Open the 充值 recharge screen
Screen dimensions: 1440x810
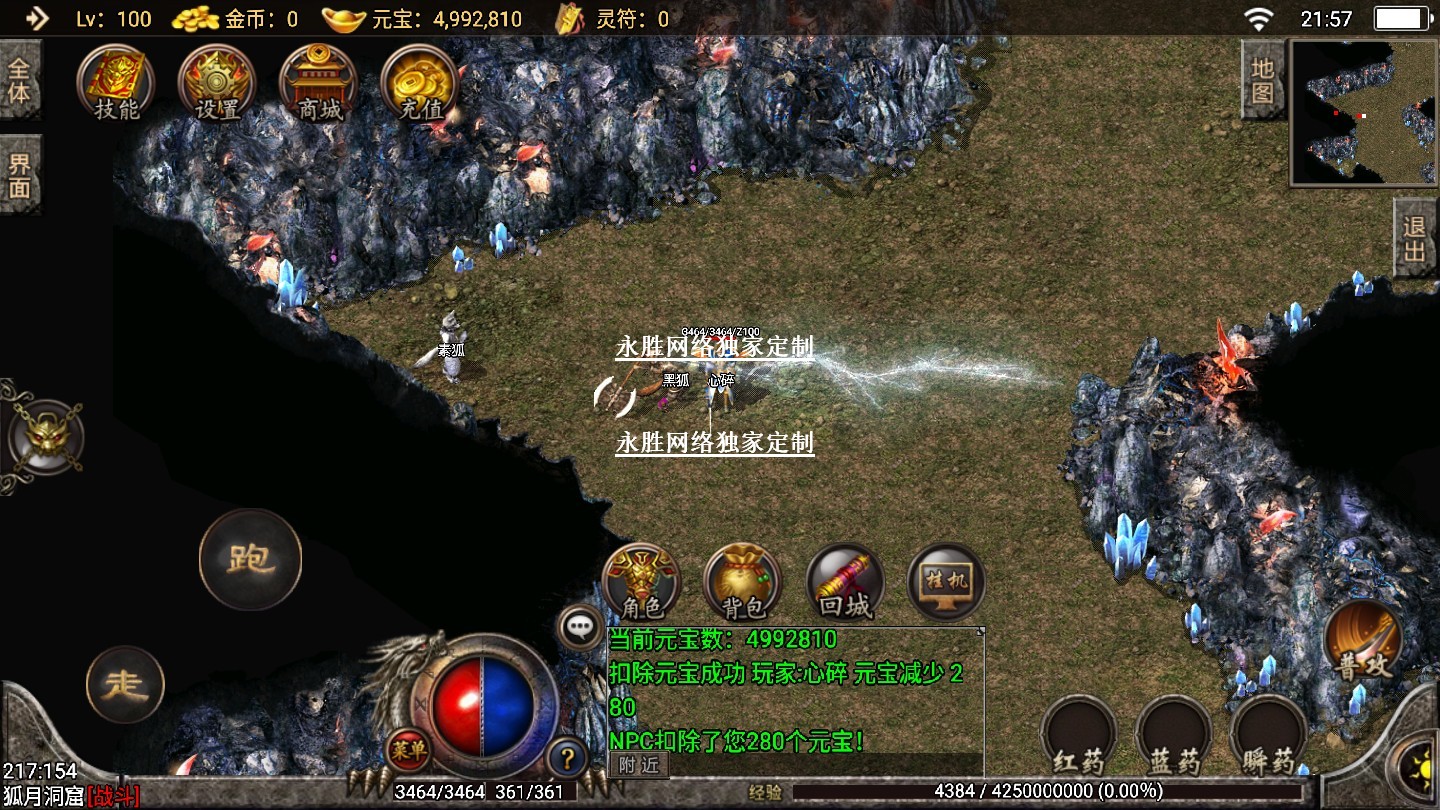(x=420, y=83)
